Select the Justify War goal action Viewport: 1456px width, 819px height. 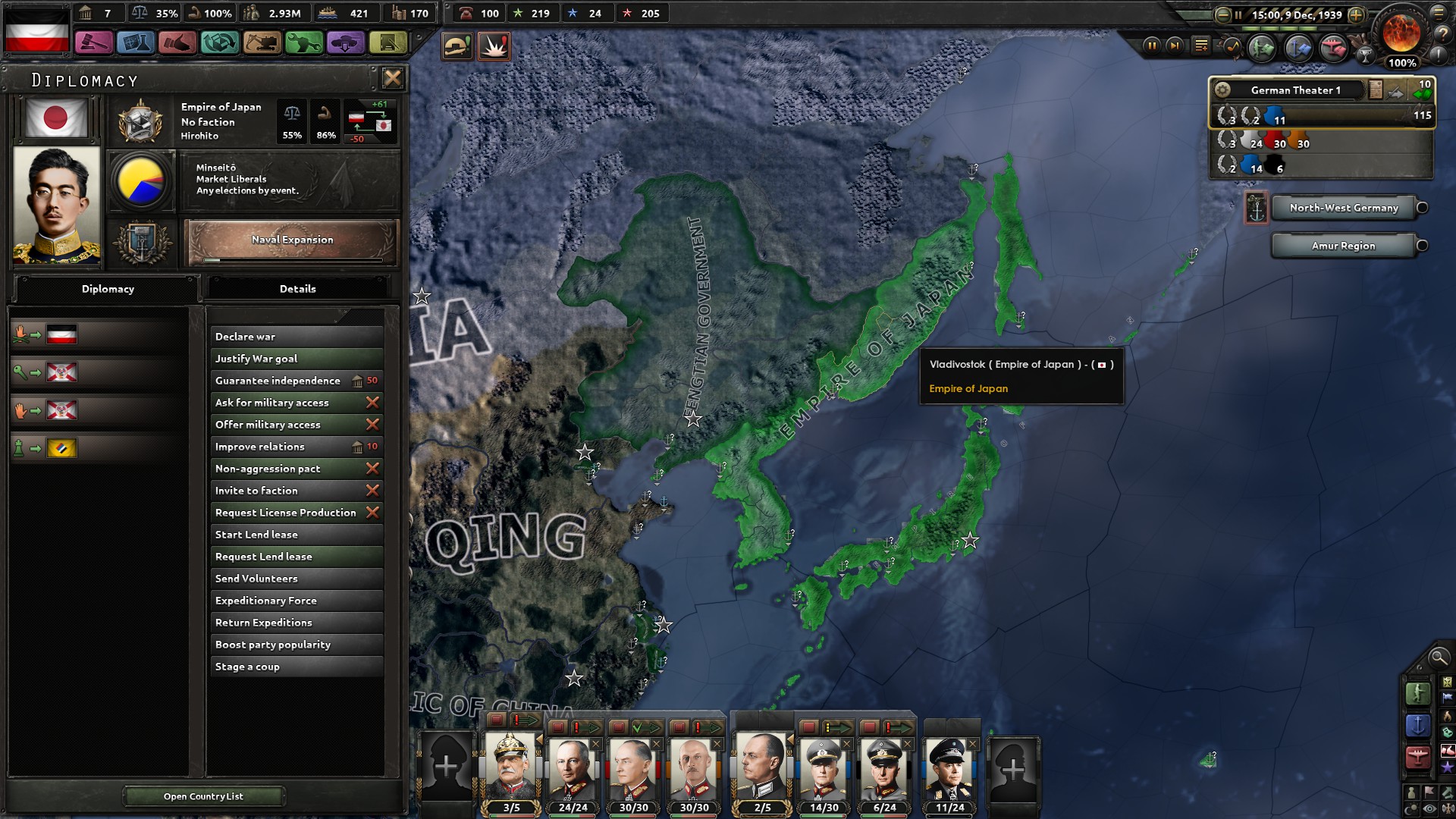[296, 359]
